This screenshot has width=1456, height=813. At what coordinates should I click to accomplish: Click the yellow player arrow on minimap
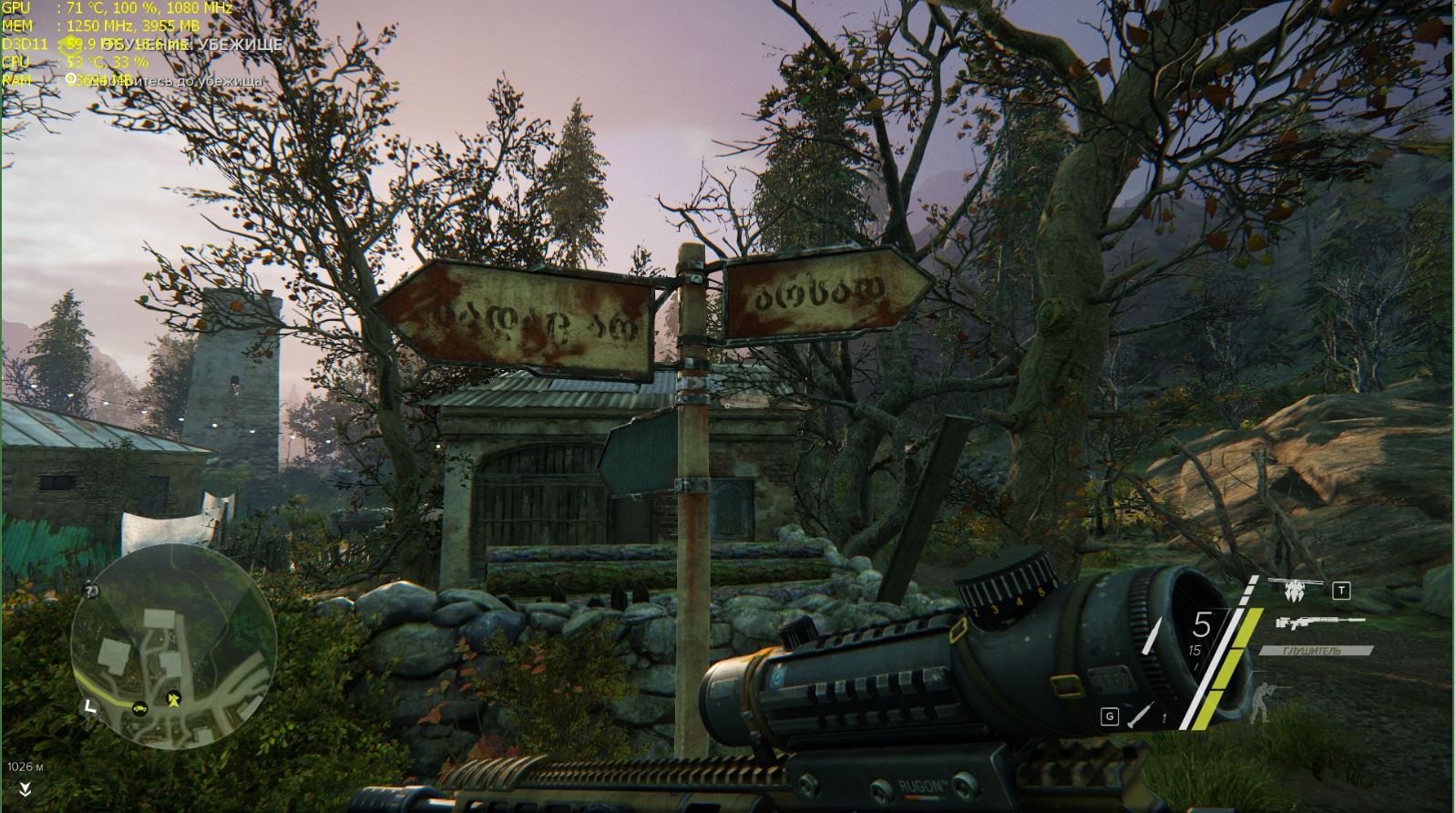tap(173, 698)
